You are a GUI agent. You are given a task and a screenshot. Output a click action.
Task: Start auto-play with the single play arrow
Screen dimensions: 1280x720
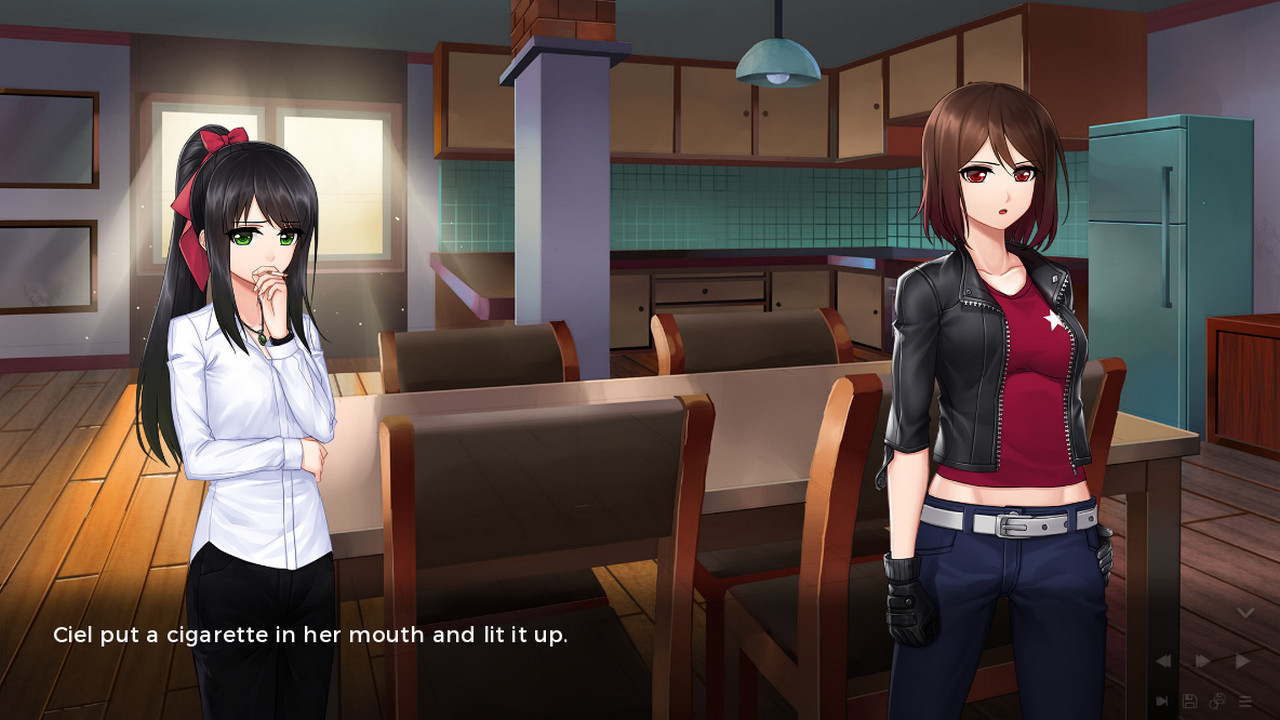tap(1243, 661)
